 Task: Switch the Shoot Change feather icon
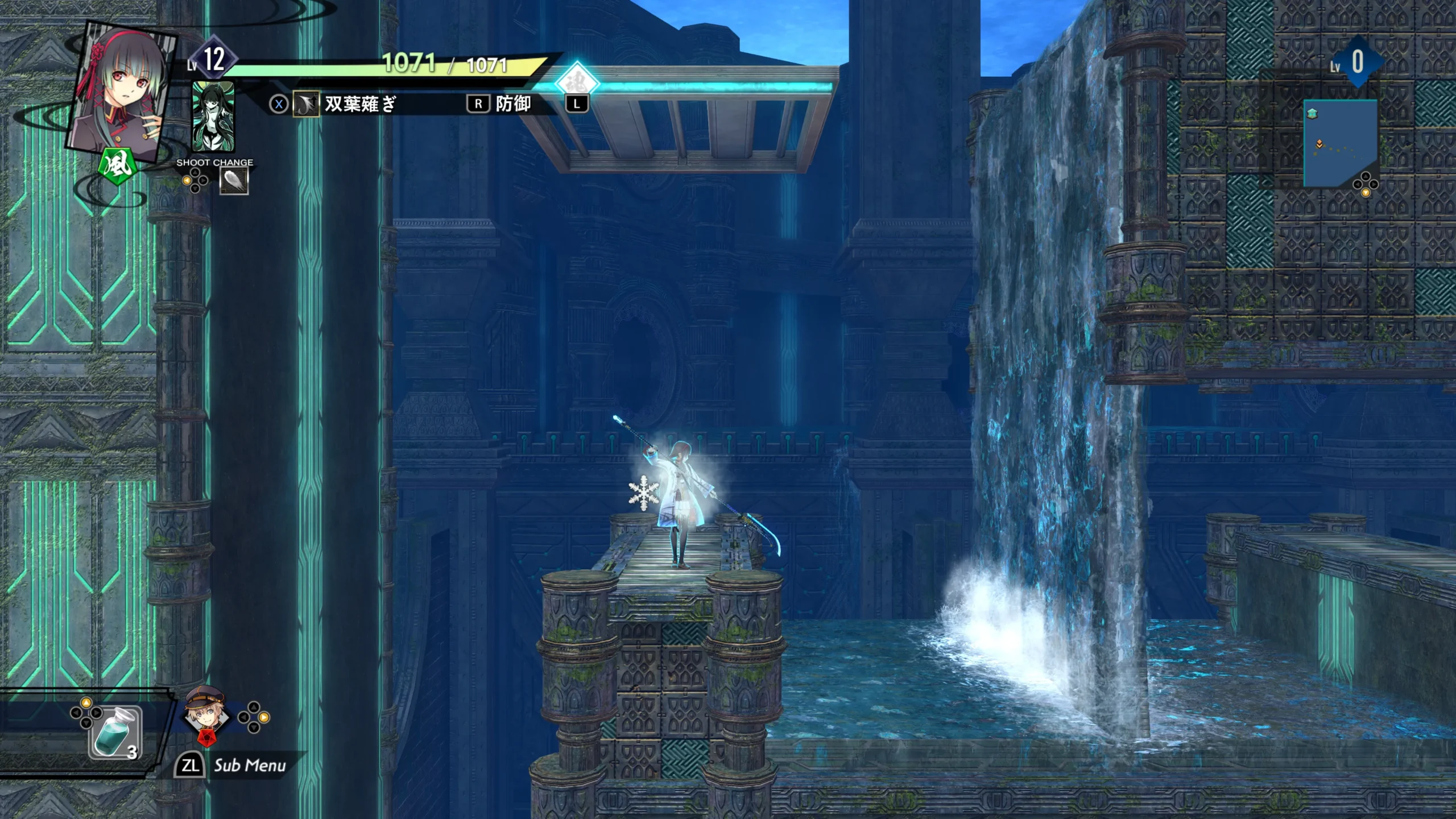[234, 182]
